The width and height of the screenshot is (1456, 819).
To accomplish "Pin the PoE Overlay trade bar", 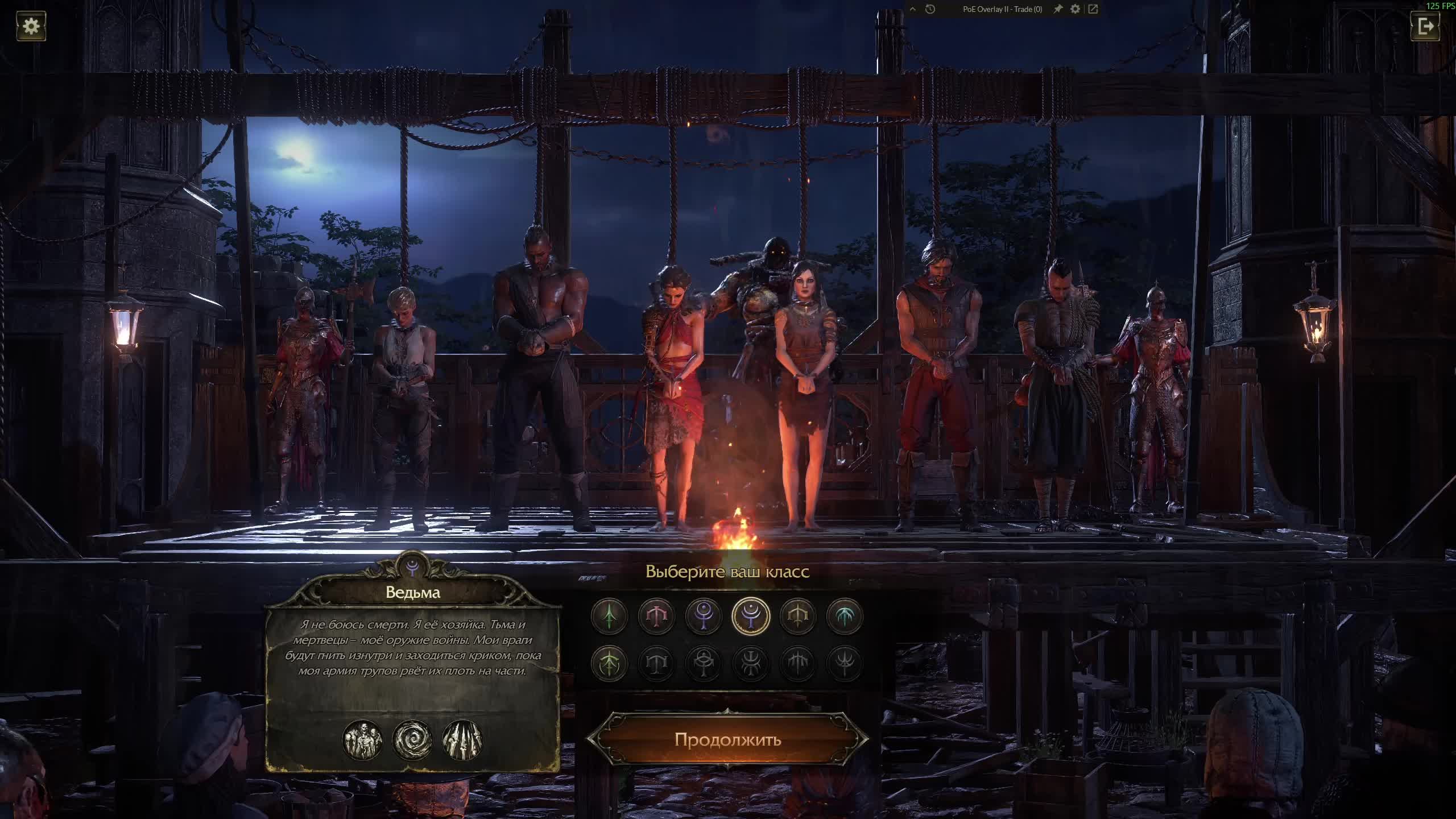I will [x=1058, y=9].
